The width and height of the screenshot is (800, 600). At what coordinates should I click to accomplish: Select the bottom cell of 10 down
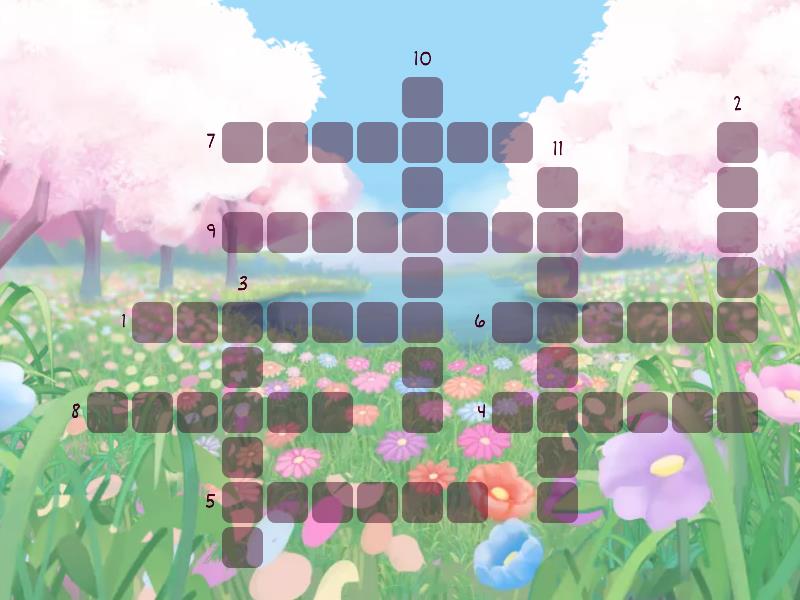tap(422, 412)
